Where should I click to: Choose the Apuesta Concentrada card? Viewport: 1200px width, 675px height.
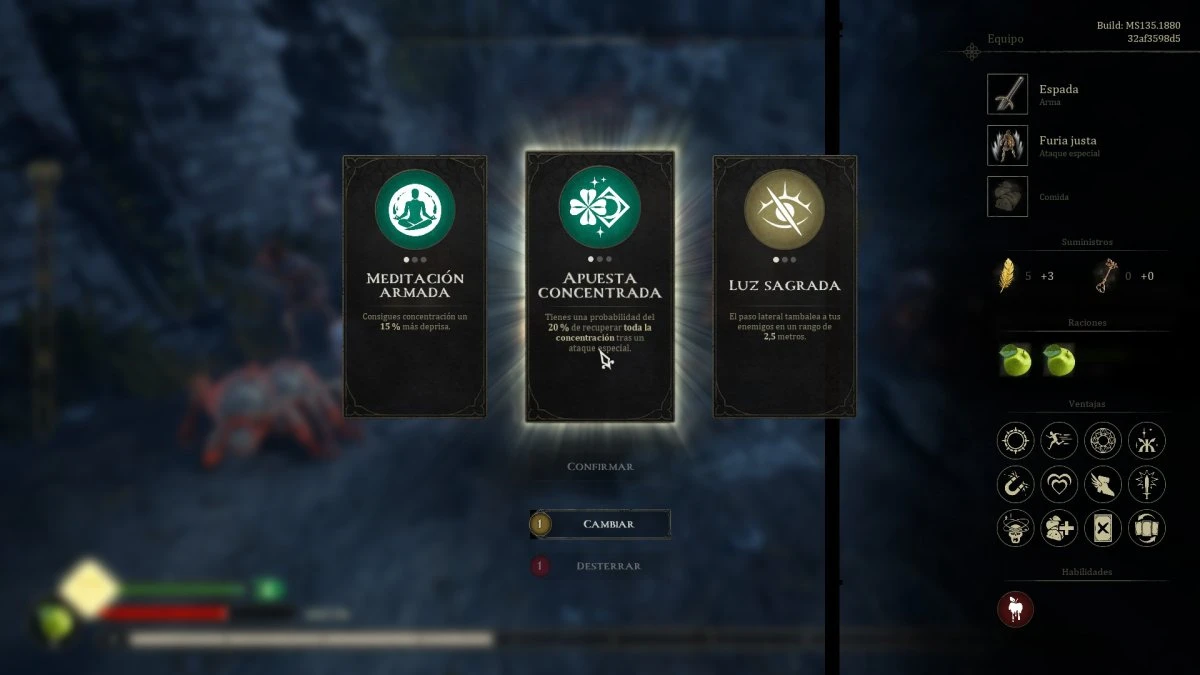600,286
